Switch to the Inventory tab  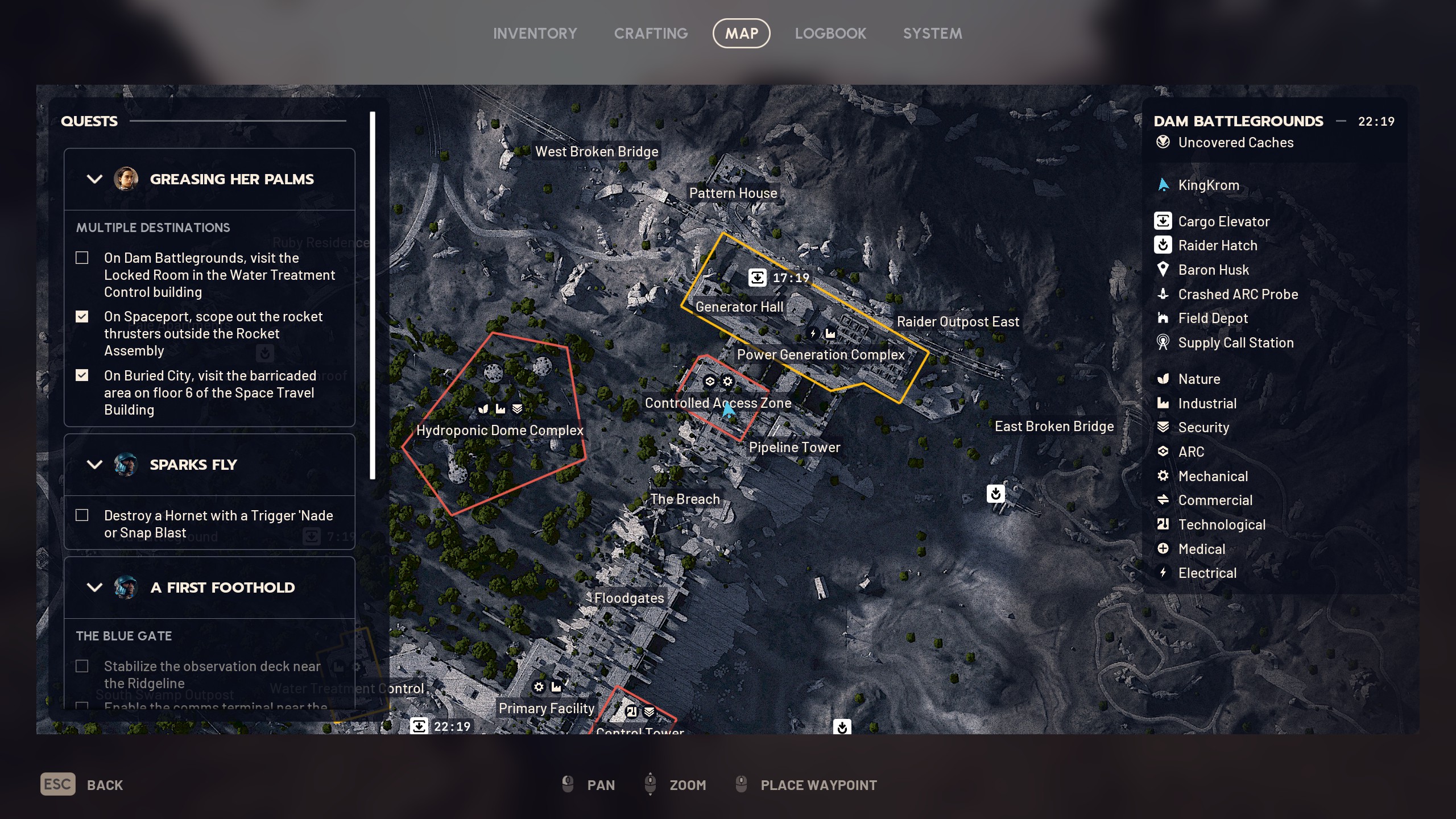[535, 33]
